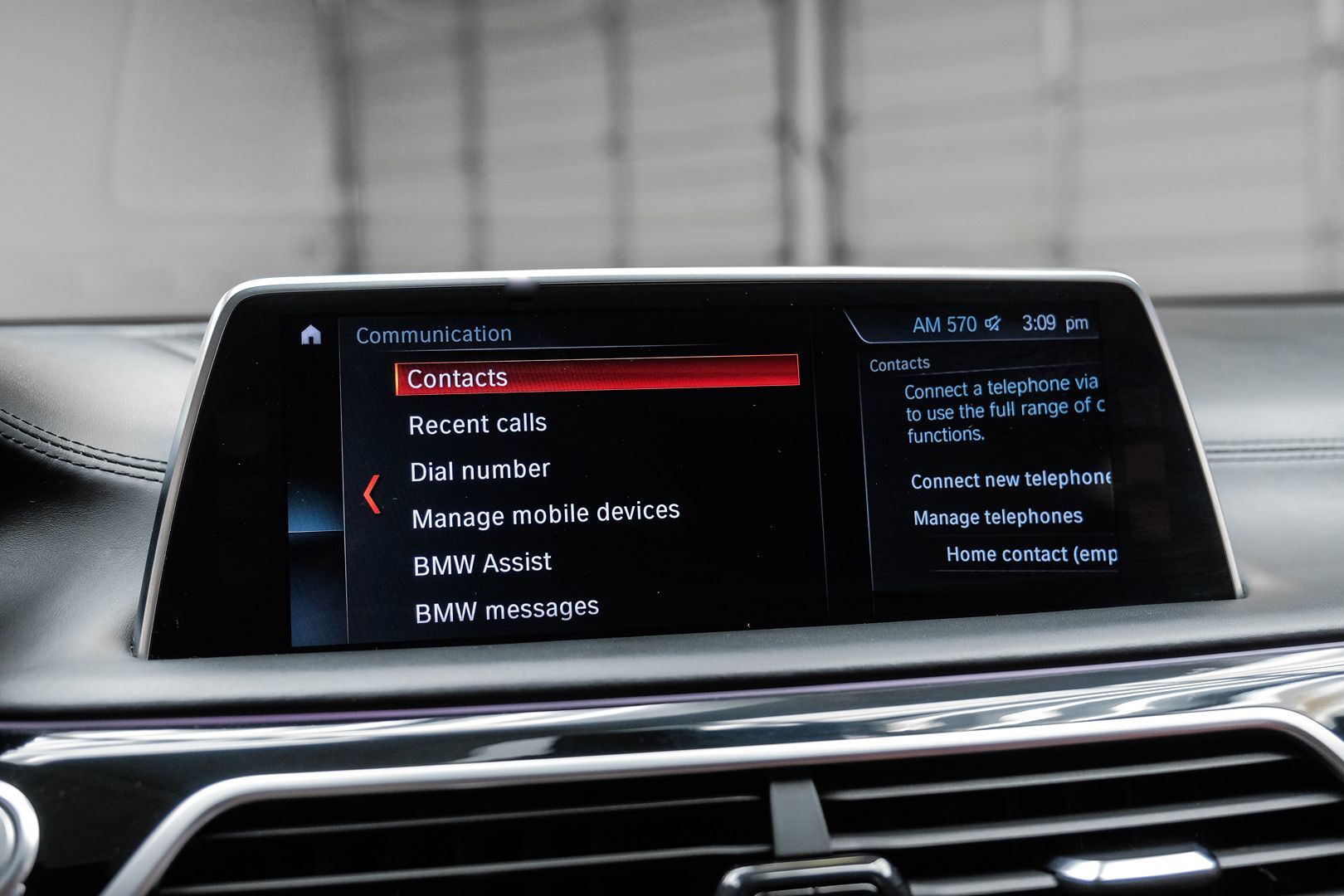This screenshot has height=896, width=1344.
Task: Select BMW Assist
Action: [482, 563]
